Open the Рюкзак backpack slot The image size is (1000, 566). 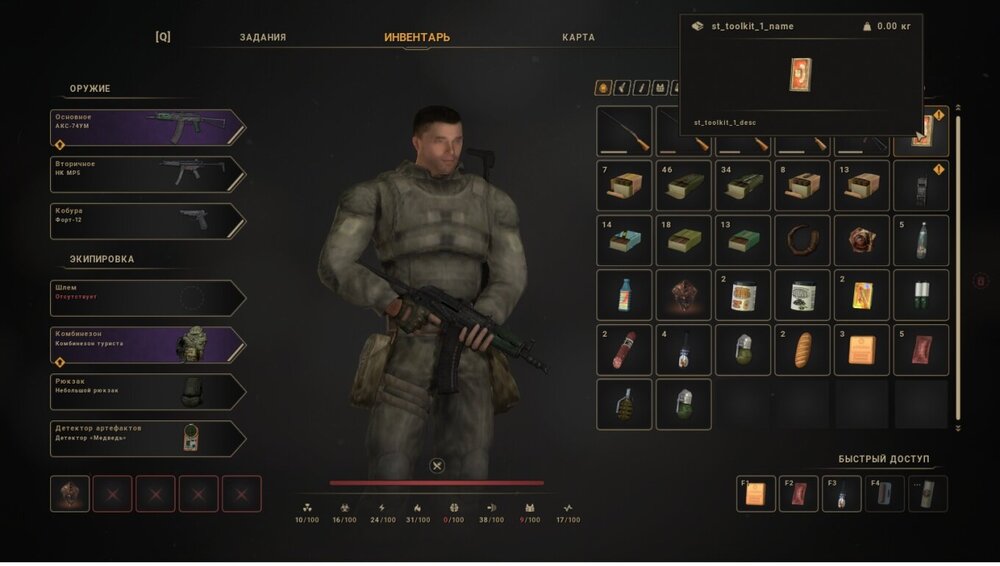pos(147,392)
